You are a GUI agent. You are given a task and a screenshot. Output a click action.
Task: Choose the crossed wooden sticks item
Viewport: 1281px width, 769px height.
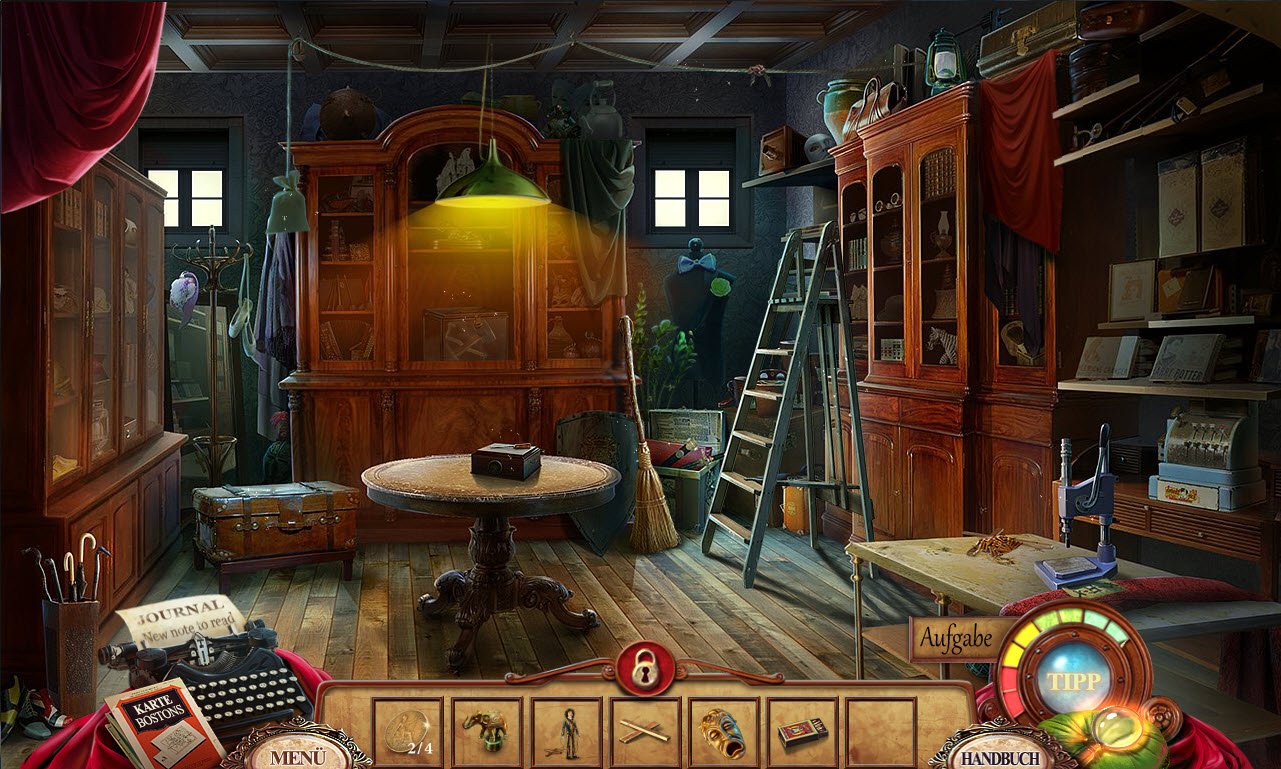pyautogui.click(x=645, y=732)
